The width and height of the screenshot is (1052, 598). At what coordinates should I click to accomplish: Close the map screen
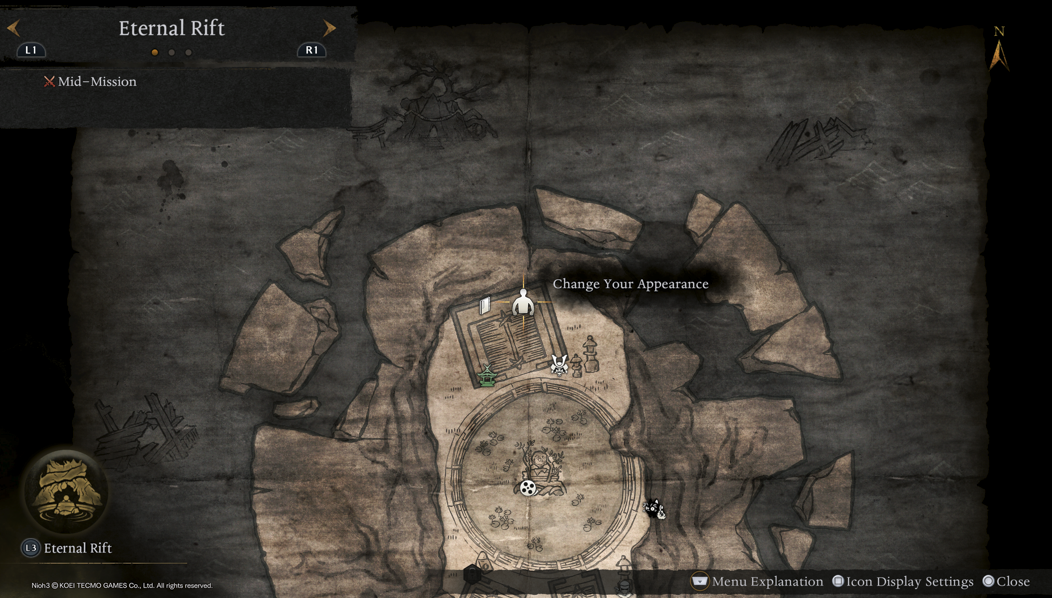pyautogui.click(x=1006, y=581)
